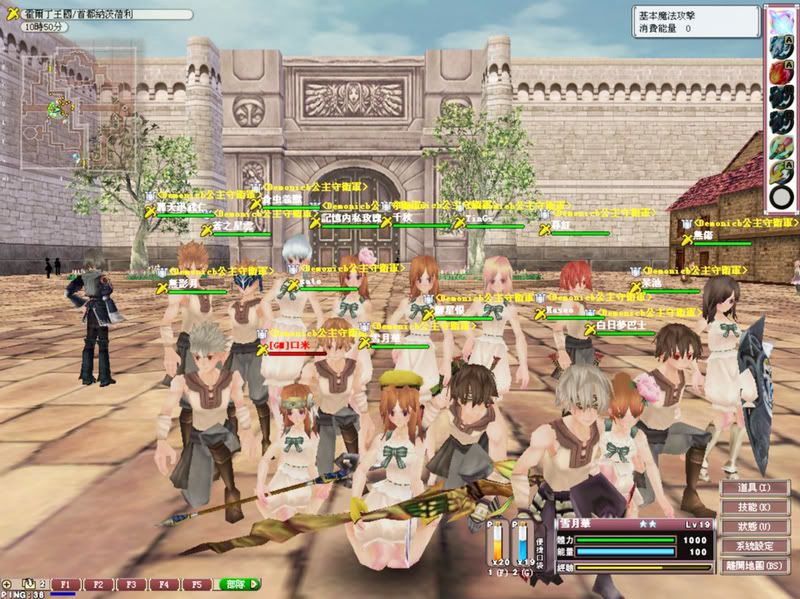Use the blue energy potion x19
This screenshot has height=599, width=800.
pyautogui.click(x=521, y=544)
